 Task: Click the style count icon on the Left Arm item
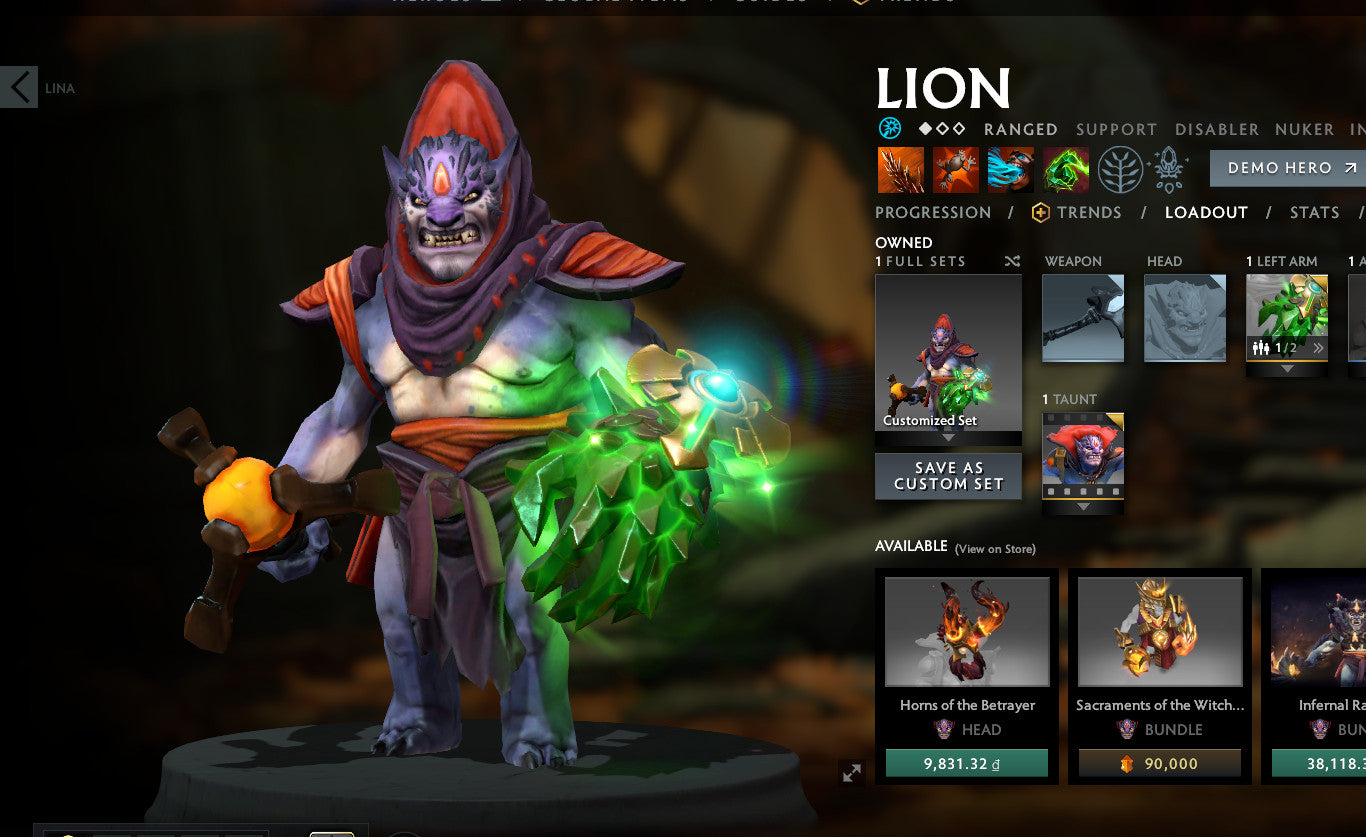click(x=1260, y=348)
